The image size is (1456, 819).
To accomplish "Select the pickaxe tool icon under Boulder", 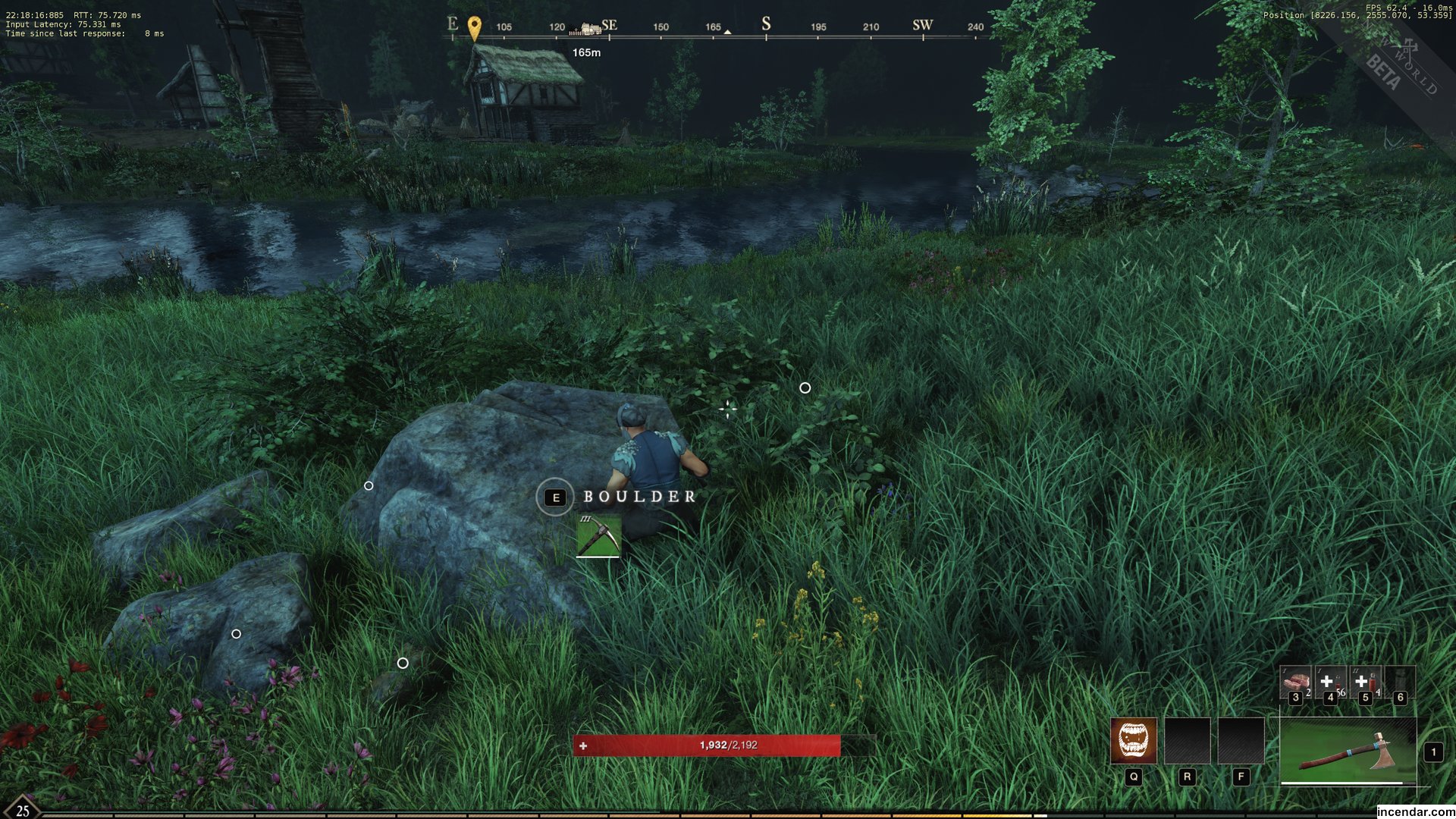I will pyautogui.click(x=598, y=535).
